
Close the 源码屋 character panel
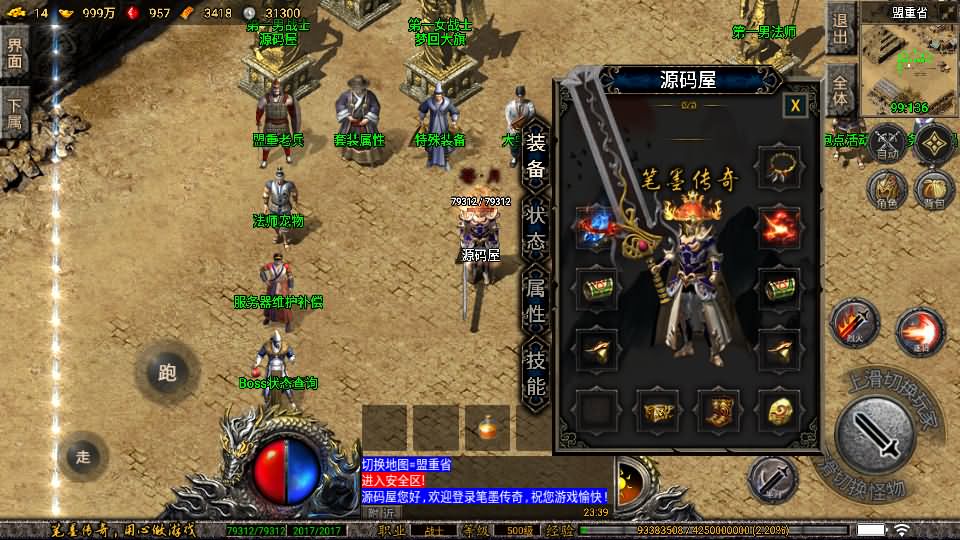click(795, 105)
